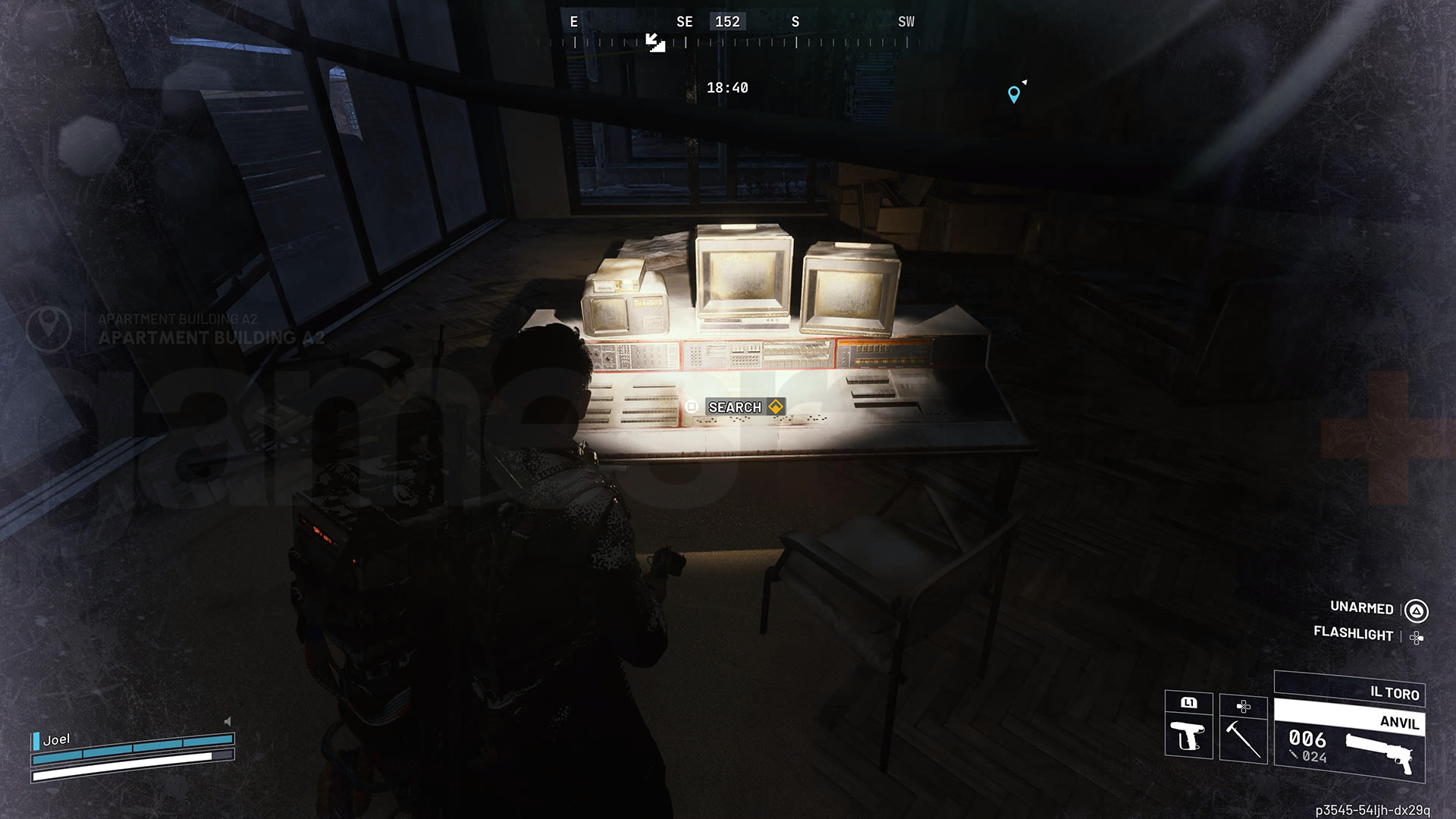
Task: Select the blue waypoint pin marker
Action: [1015, 93]
